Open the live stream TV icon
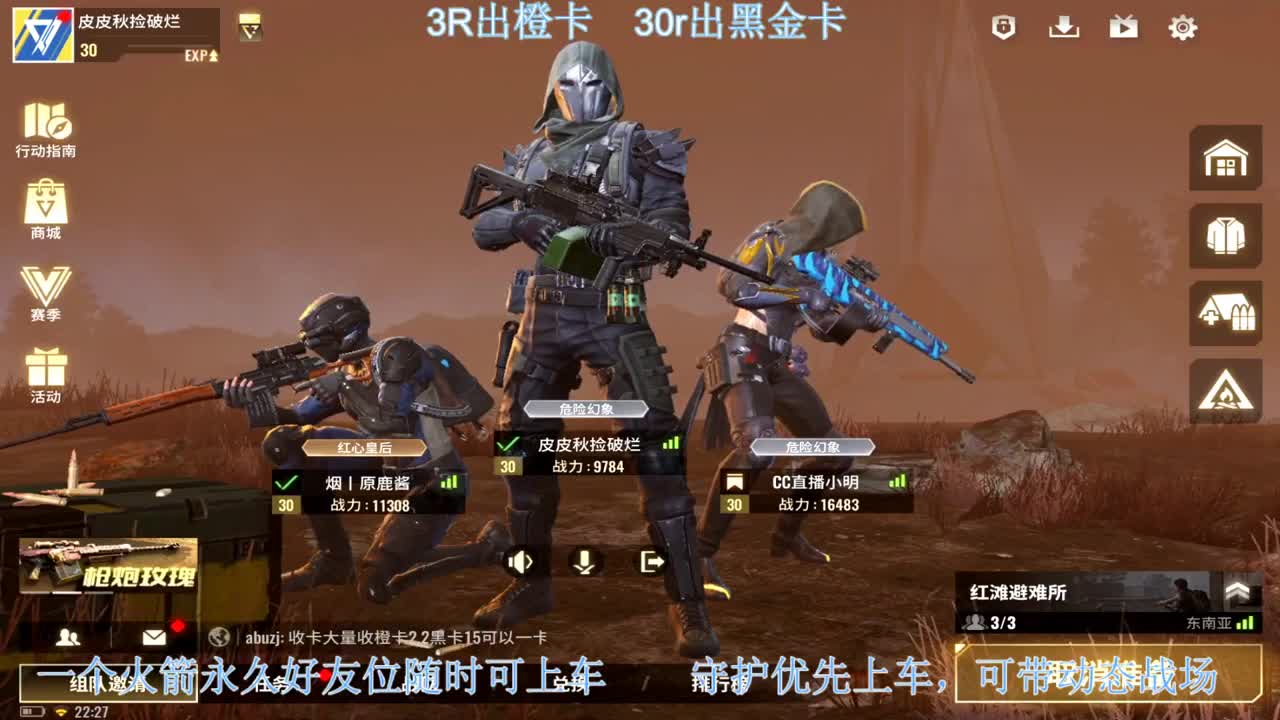The image size is (1280, 720). point(1122,29)
